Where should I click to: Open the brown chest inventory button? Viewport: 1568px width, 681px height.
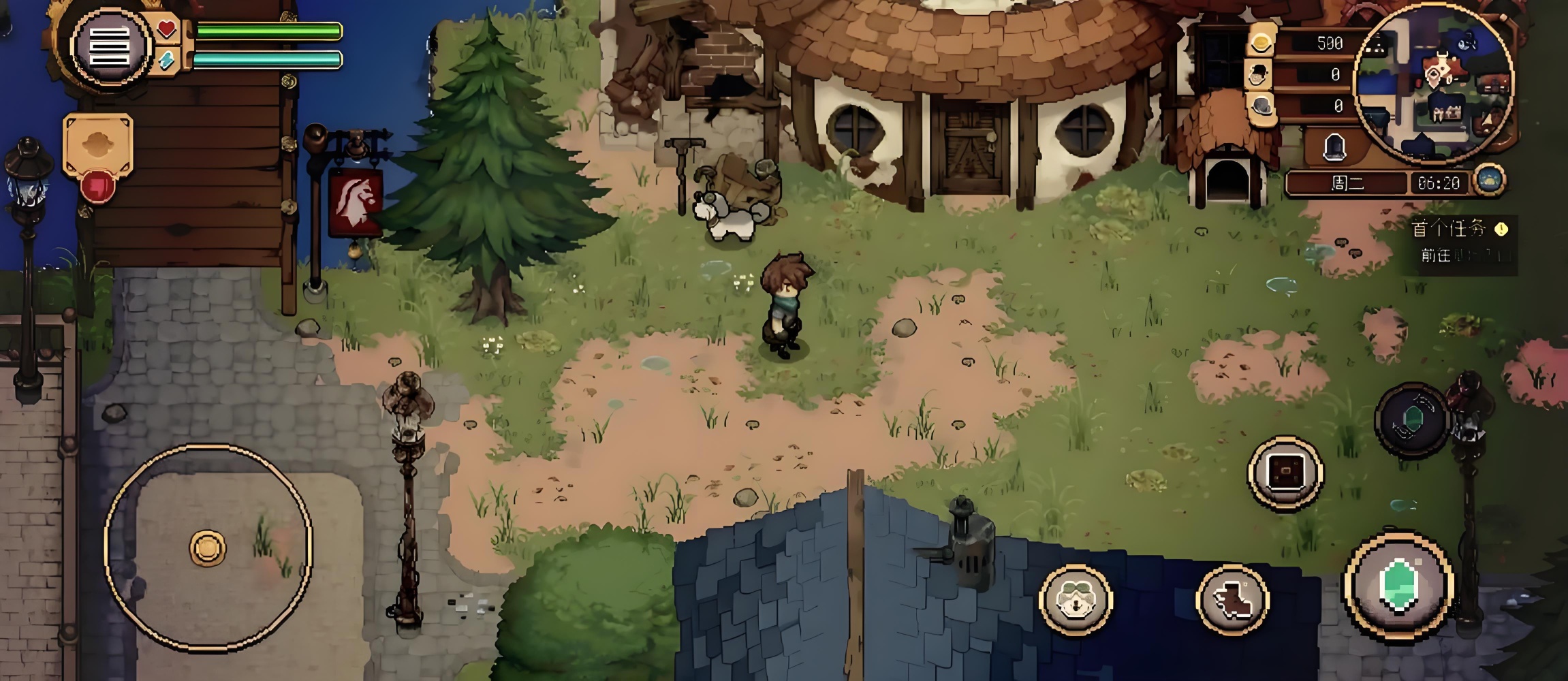click(x=1285, y=473)
